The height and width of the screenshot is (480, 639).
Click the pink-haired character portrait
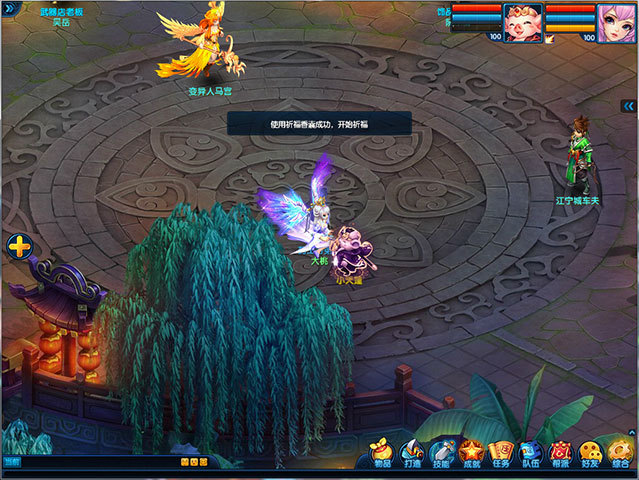click(x=614, y=20)
